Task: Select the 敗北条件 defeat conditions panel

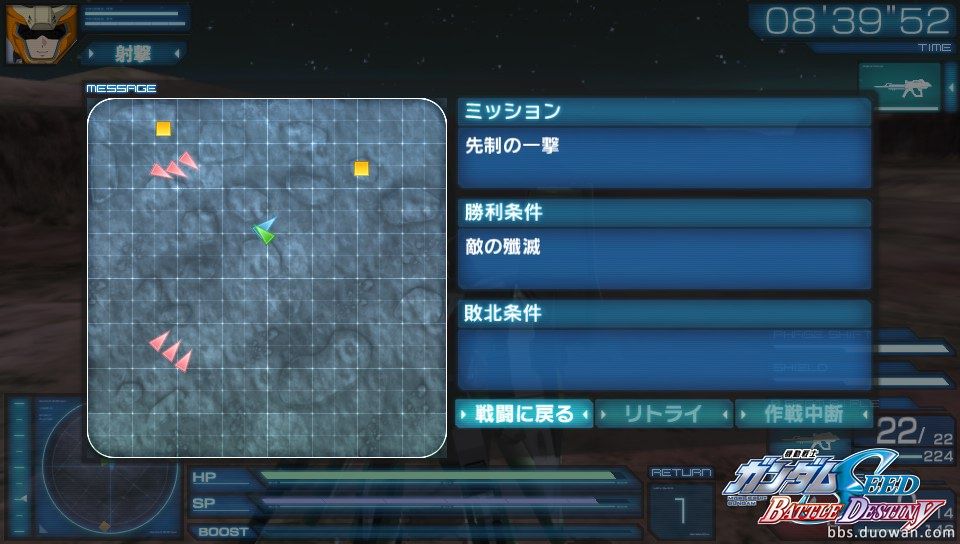Action: [x=664, y=313]
